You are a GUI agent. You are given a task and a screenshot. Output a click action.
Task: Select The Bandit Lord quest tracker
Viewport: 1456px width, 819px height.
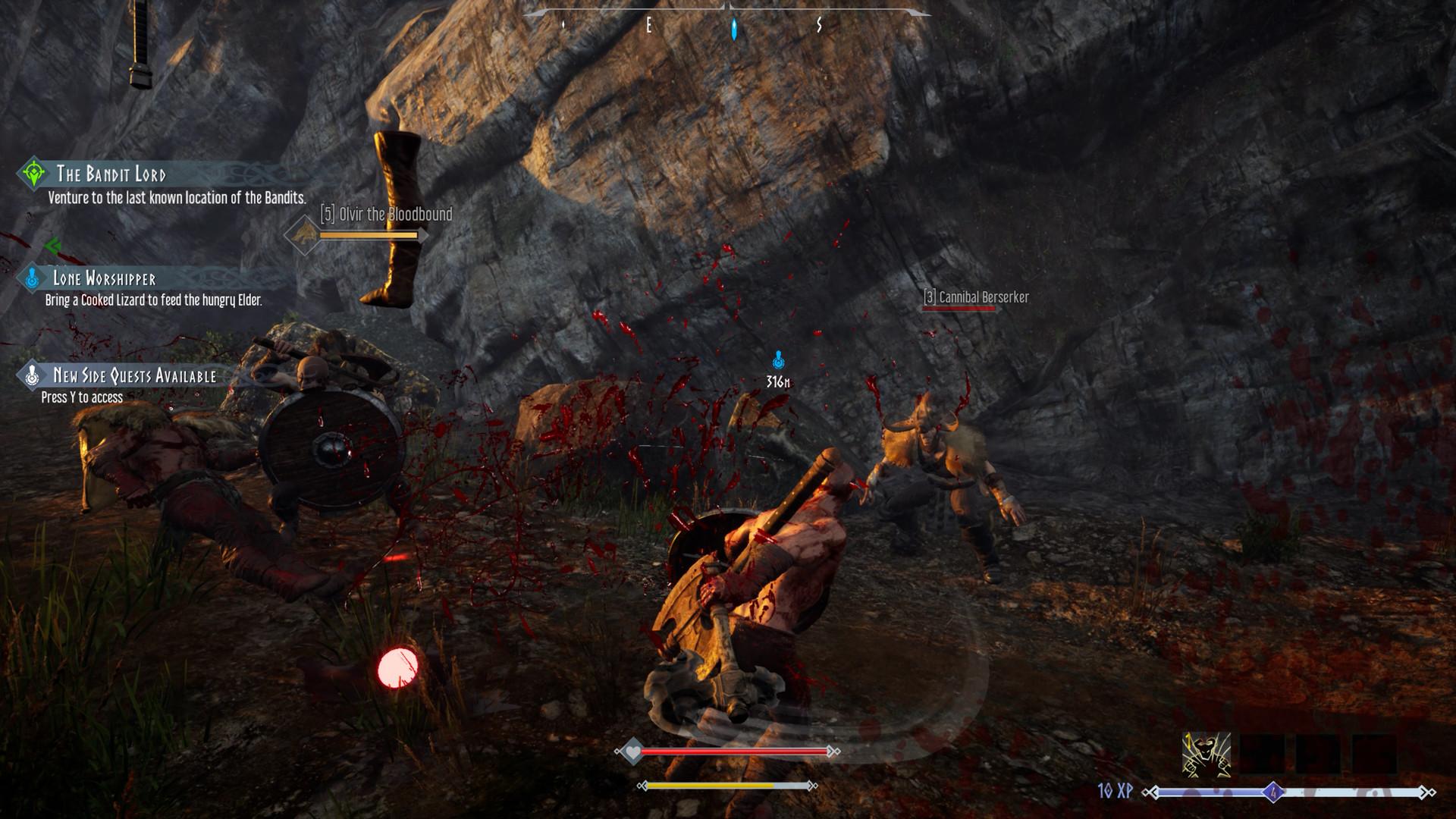pyautogui.click(x=111, y=174)
